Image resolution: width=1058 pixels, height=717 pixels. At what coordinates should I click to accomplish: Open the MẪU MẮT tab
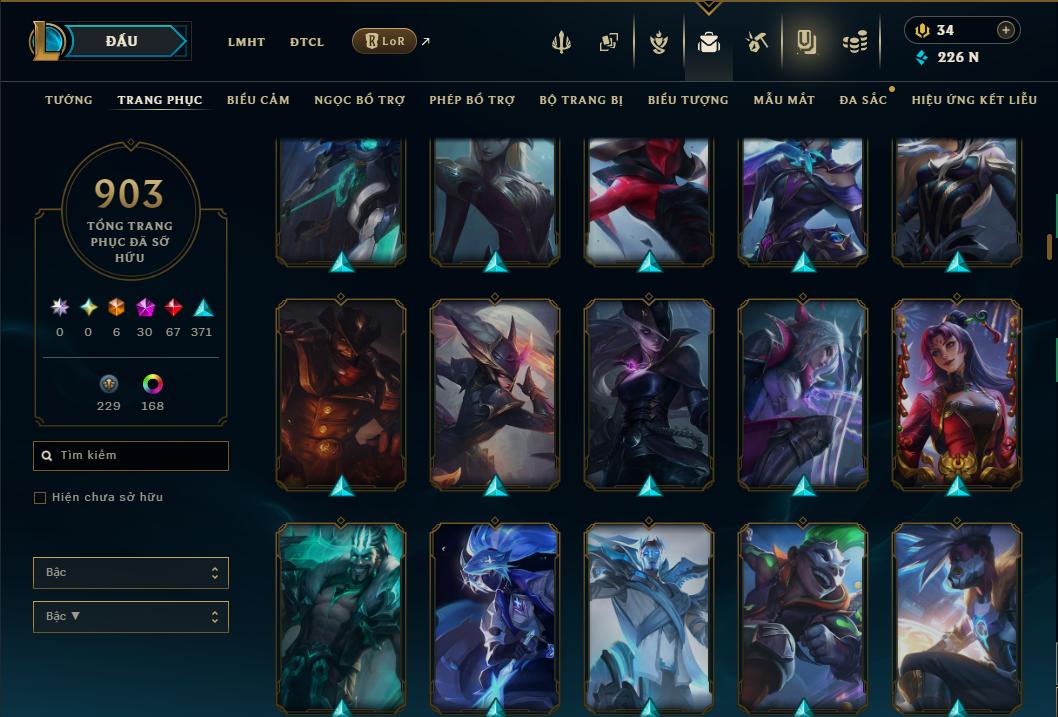[x=784, y=100]
